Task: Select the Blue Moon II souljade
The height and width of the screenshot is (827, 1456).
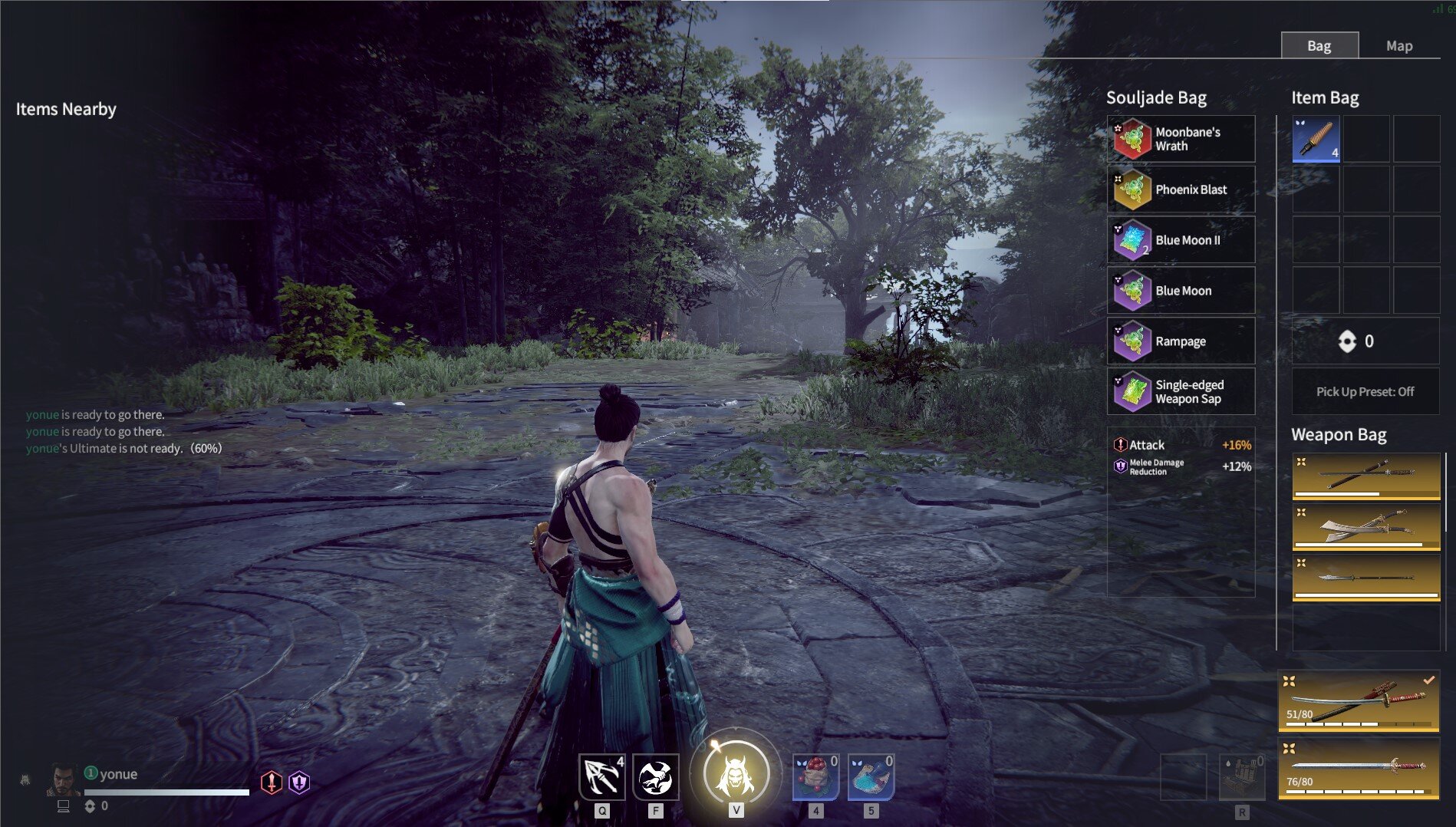Action: tap(1181, 239)
